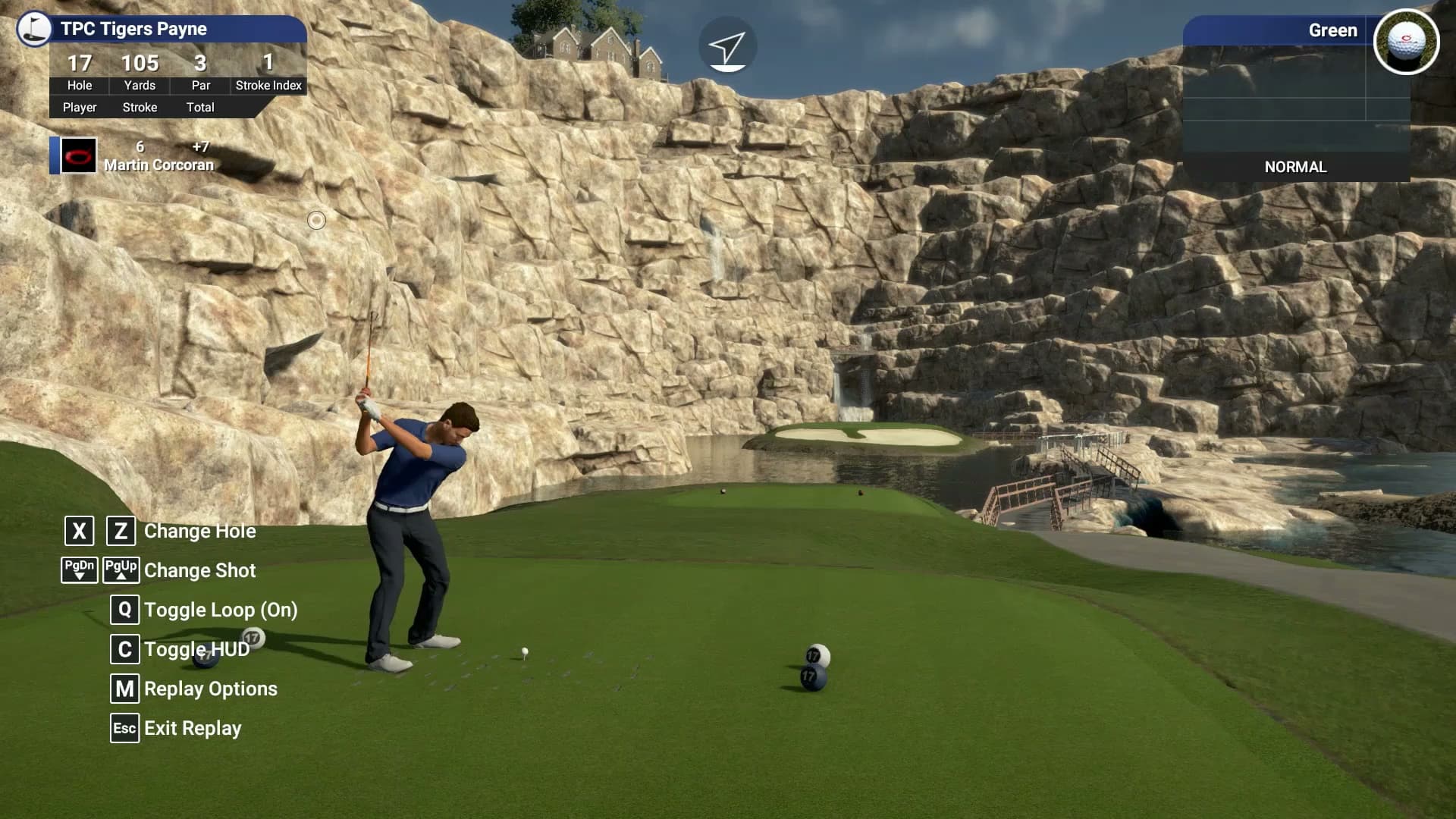Viewport: 1456px width, 819px height.
Task: Click the golf ball indicator near the Green panel
Action: pos(1407,42)
